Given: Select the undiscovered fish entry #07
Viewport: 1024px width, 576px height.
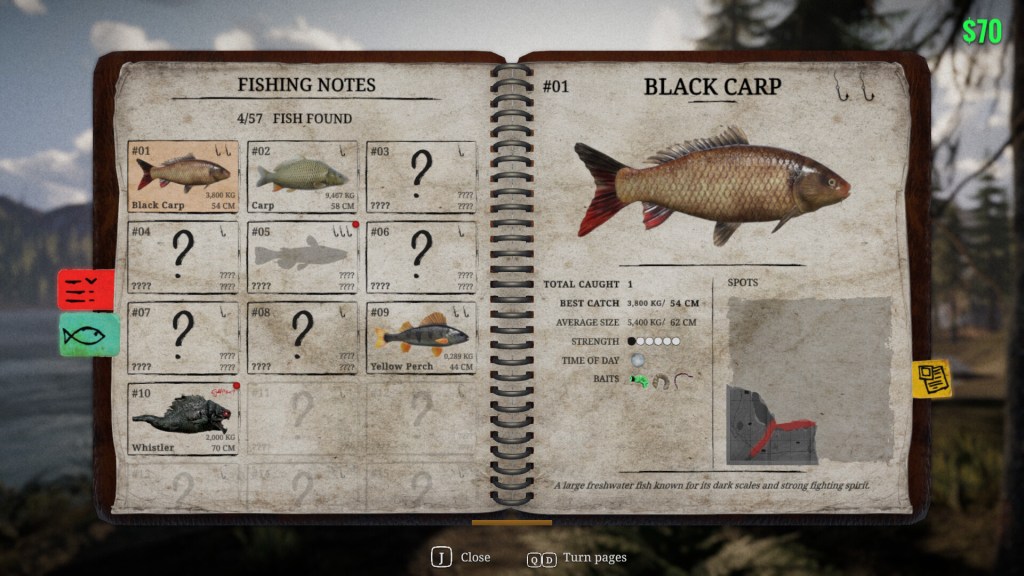Looking at the screenshot, I should pyautogui.click(x=183, y=338).
